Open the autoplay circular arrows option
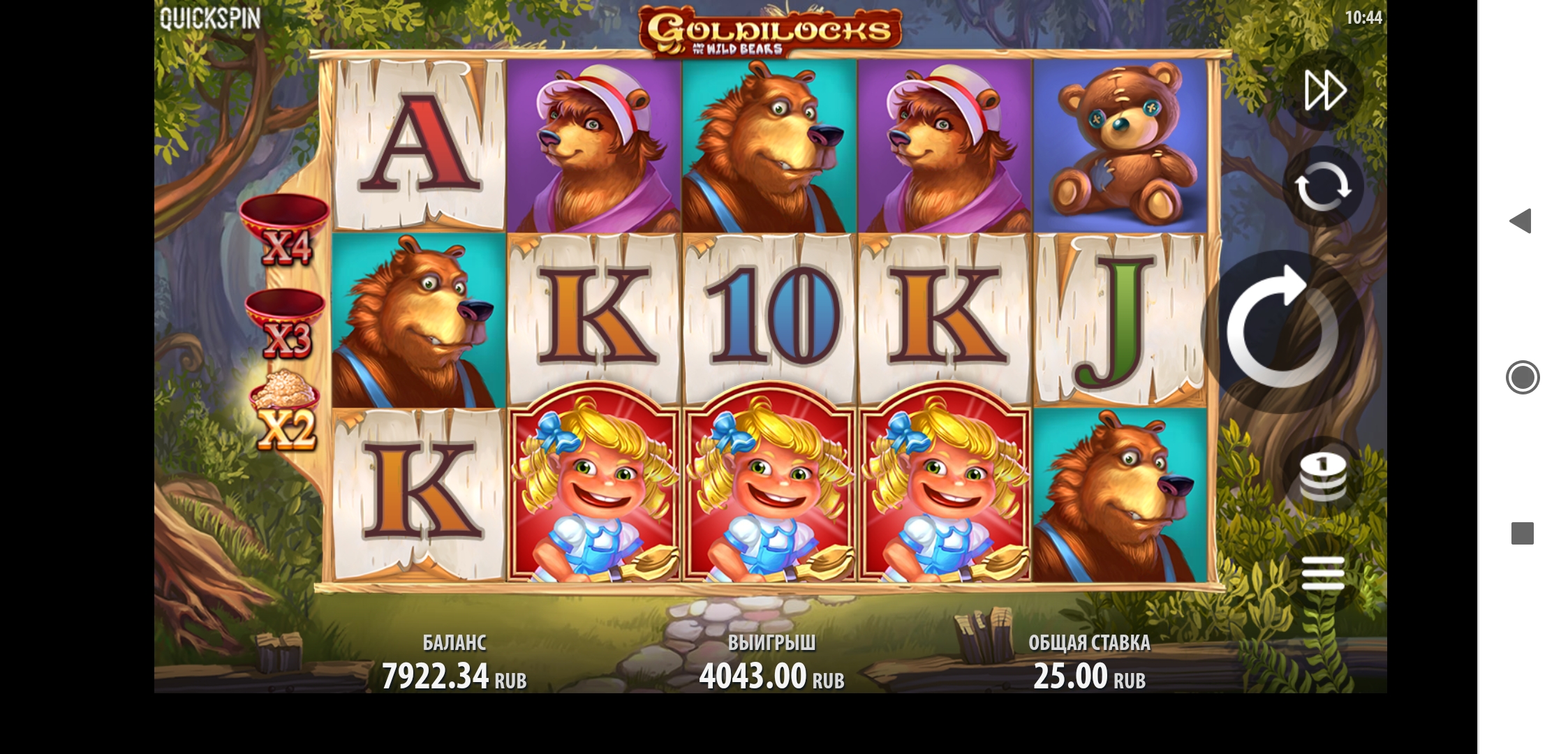Viewport: 1568px width, 754px height. click(x=1322, y=186)
